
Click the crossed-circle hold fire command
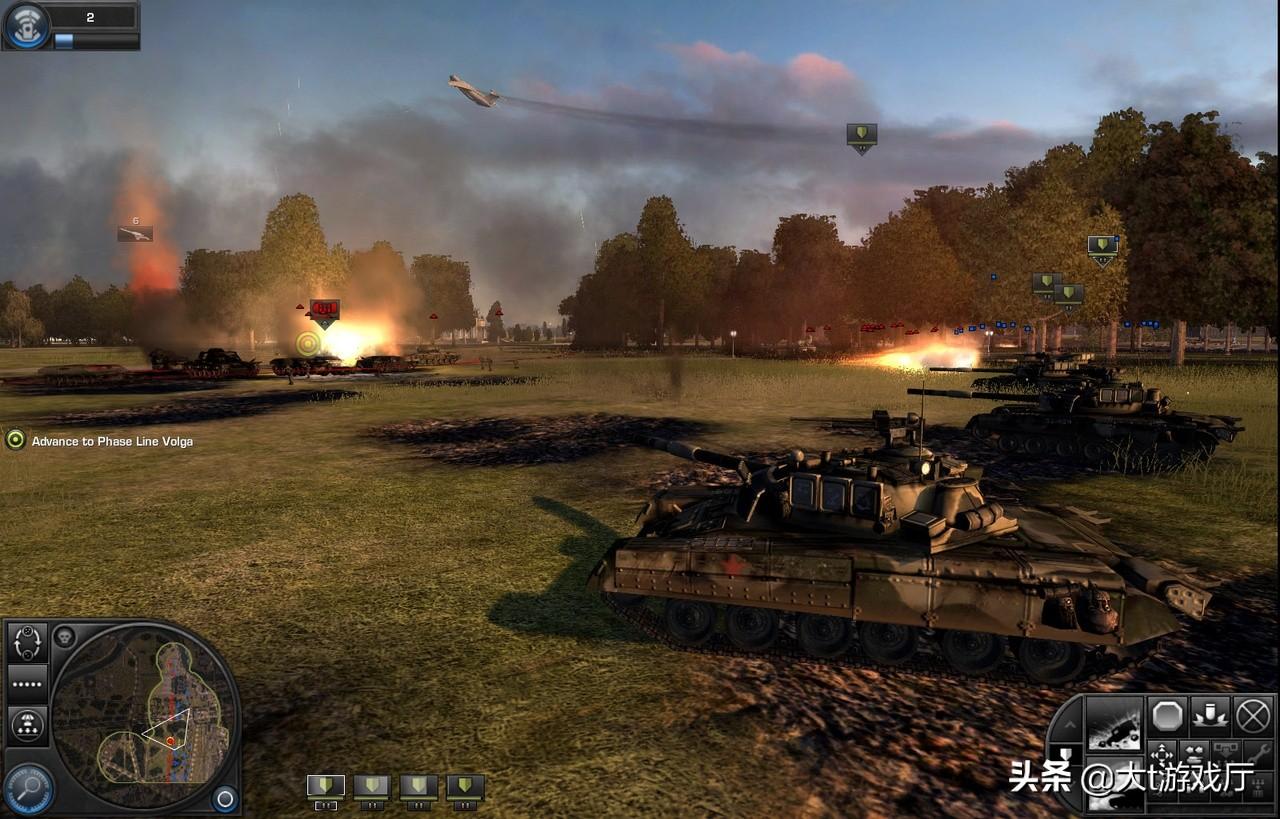click(x=1252, y=715)
